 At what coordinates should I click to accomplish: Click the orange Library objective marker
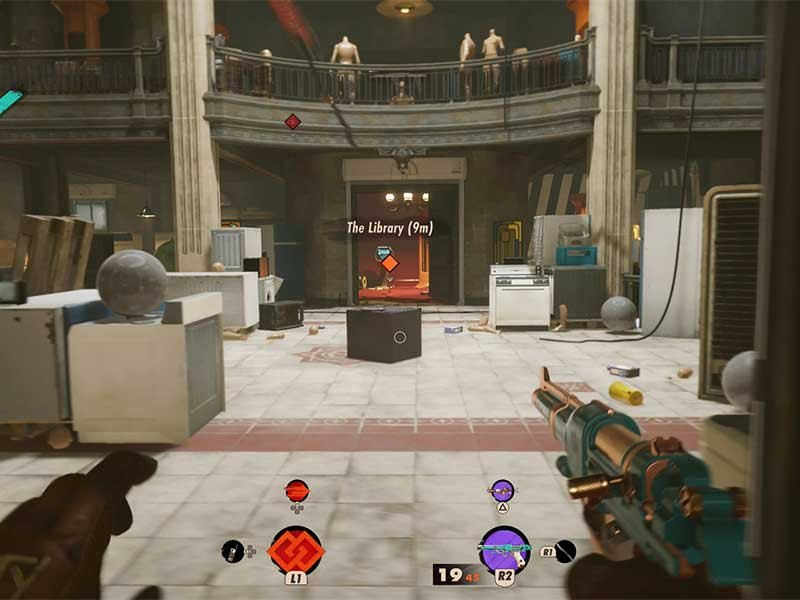(x=389, y=263)
